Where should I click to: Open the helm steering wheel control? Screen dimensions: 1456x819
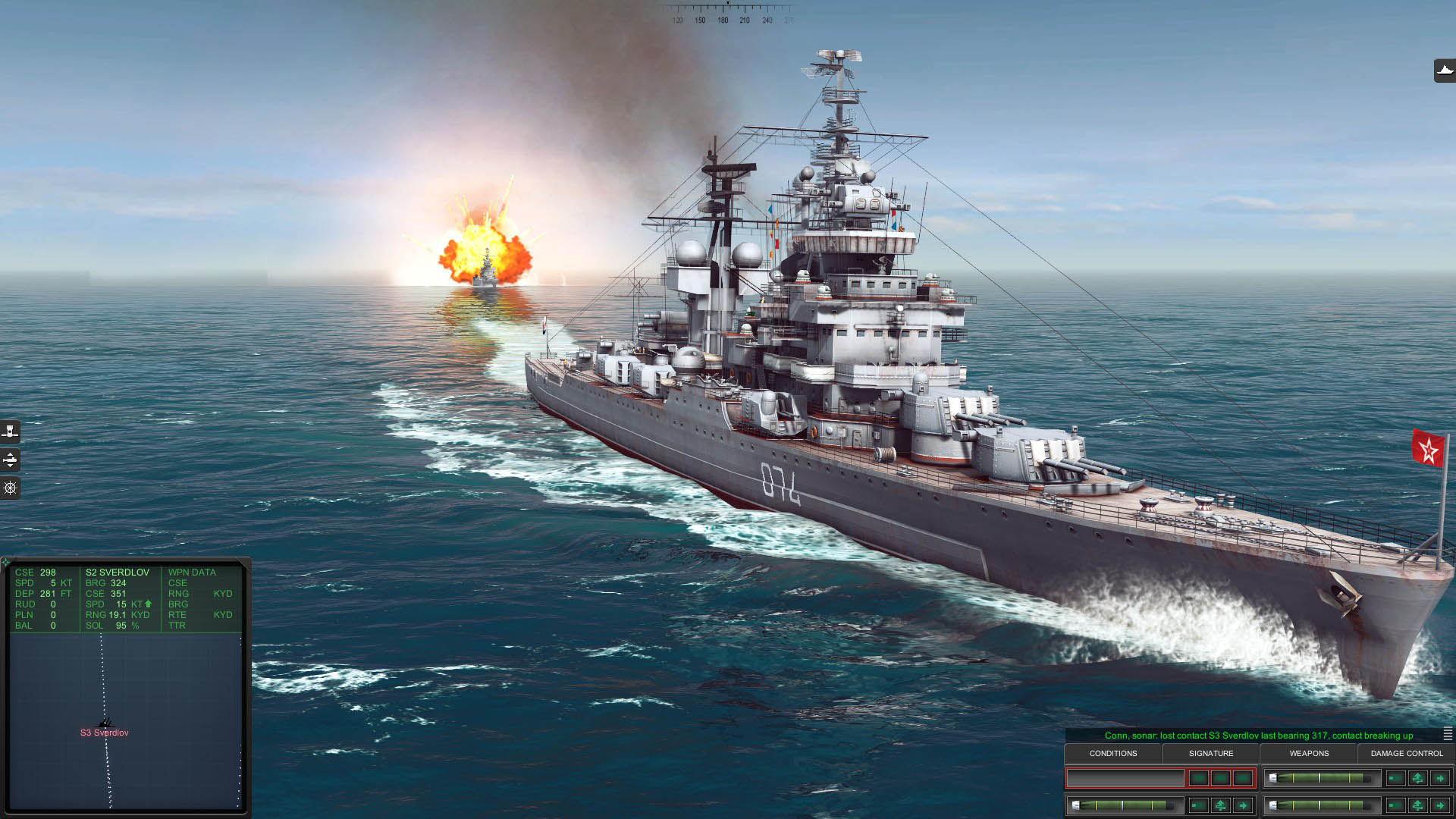pyautogui.click(x=10, y=488)
